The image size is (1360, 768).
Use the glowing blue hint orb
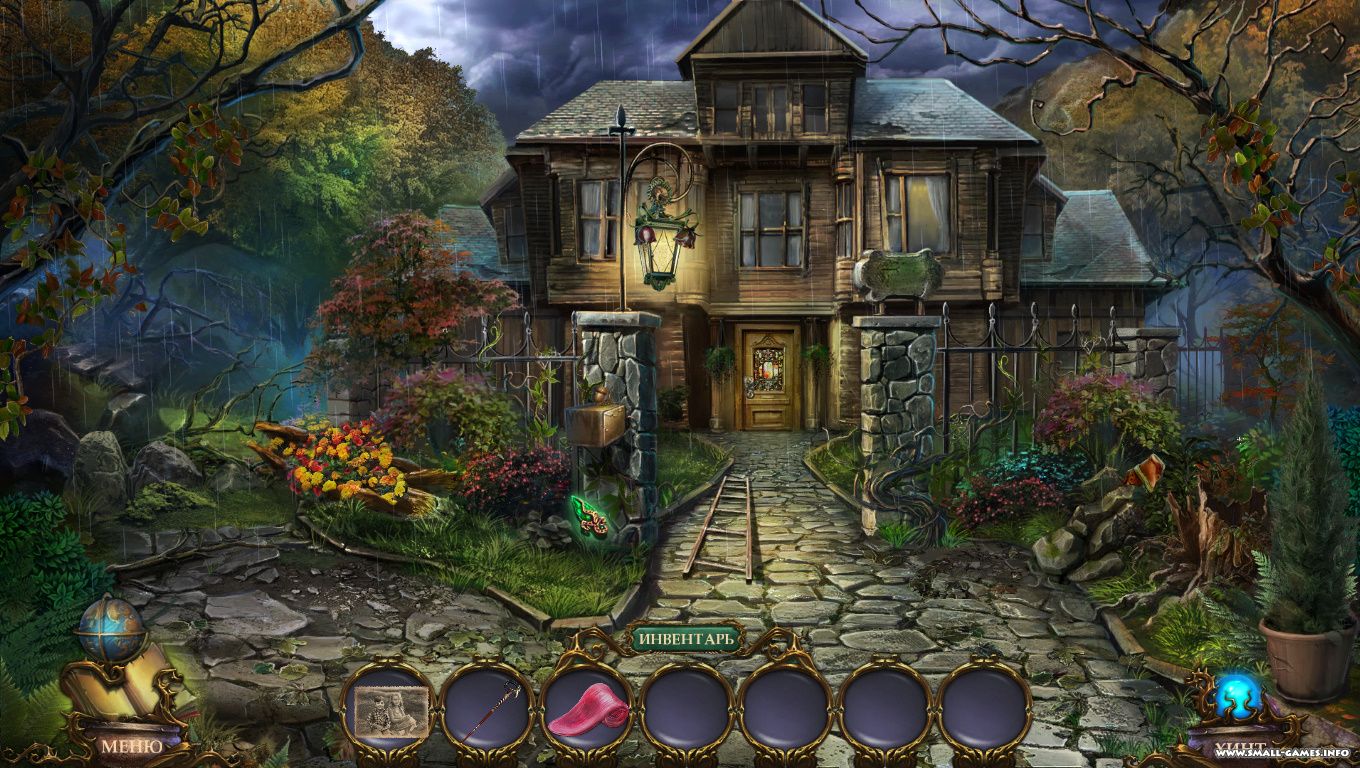[x=1236, y=697]
